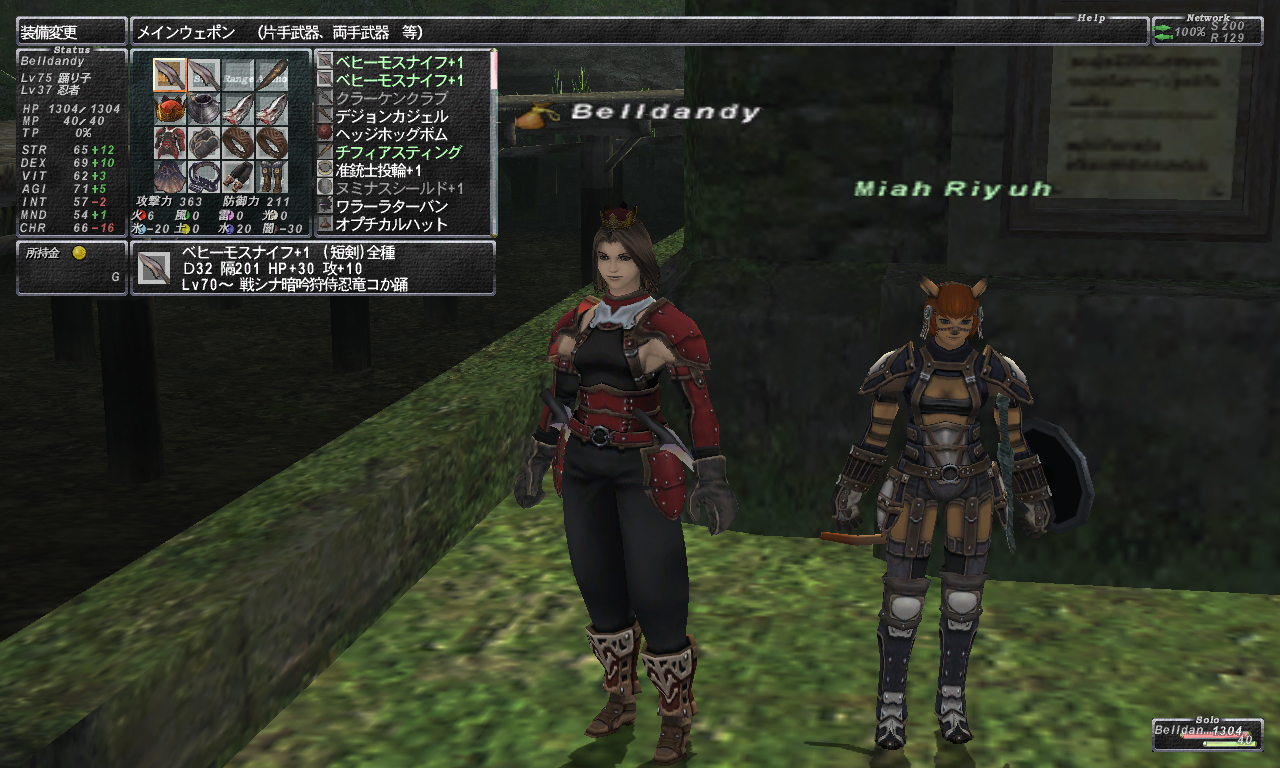Select the empty Range equipment slot
Screen dimensions: 1280x768
(237, 74)
